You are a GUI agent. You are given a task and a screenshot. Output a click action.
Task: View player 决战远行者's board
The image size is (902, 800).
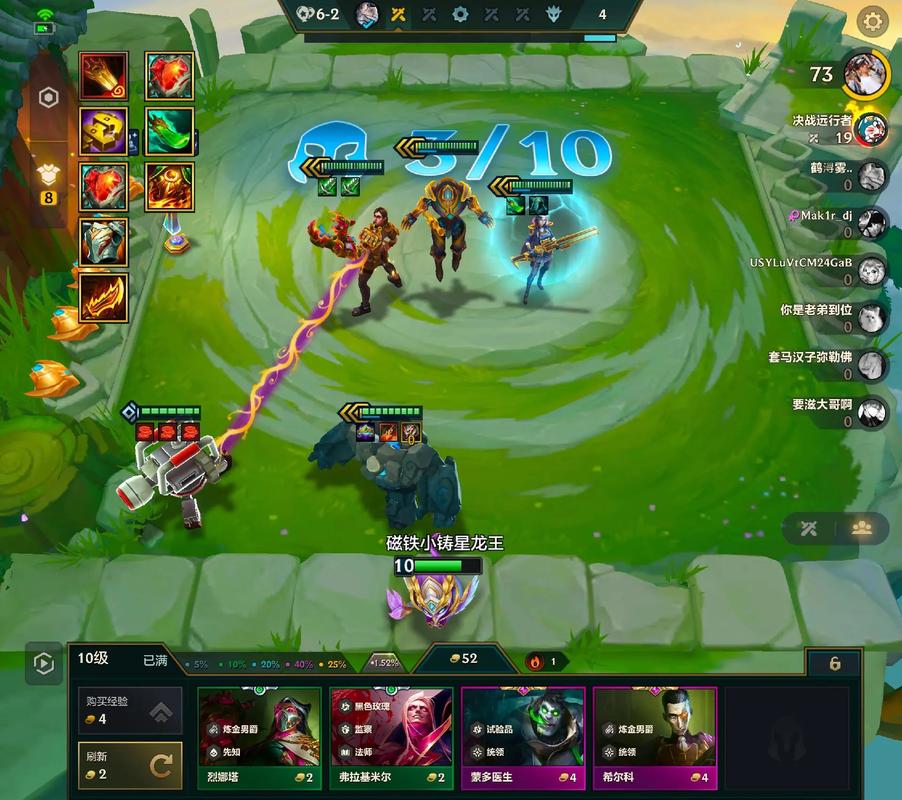pyautogui.click(x=870, y=129)
